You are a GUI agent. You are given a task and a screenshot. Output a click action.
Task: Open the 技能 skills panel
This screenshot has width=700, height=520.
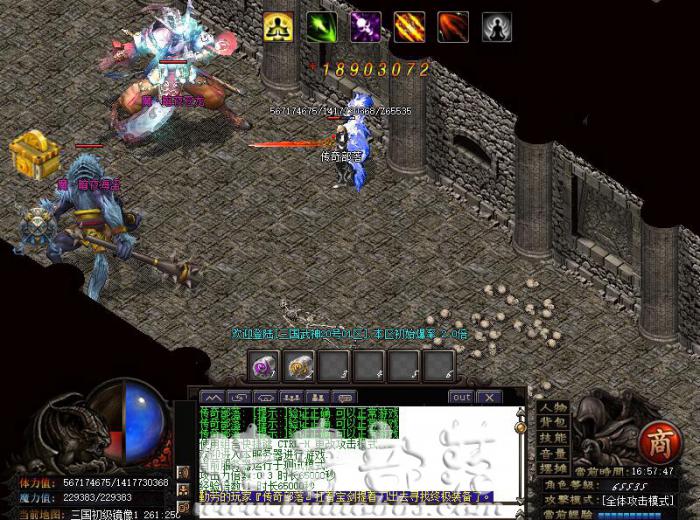[553, 437]
